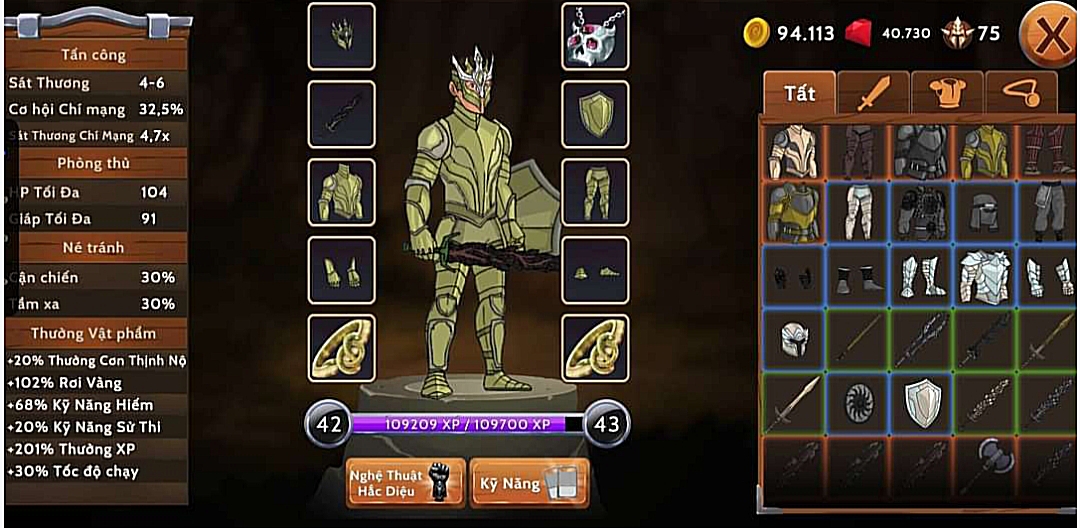
Task: Open the necklace accessories tab
Action: tap(1020, 95)
